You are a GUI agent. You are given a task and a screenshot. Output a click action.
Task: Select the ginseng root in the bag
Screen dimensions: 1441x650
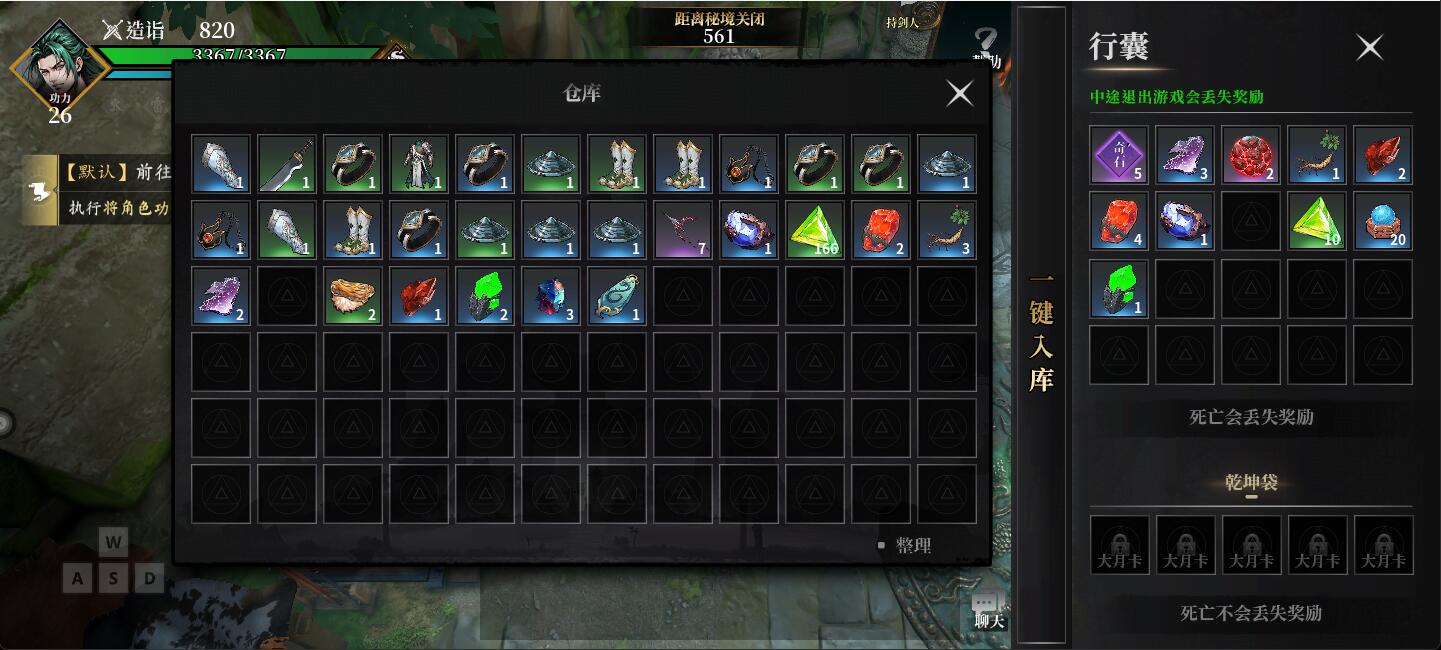click(x=1317, y=155)
